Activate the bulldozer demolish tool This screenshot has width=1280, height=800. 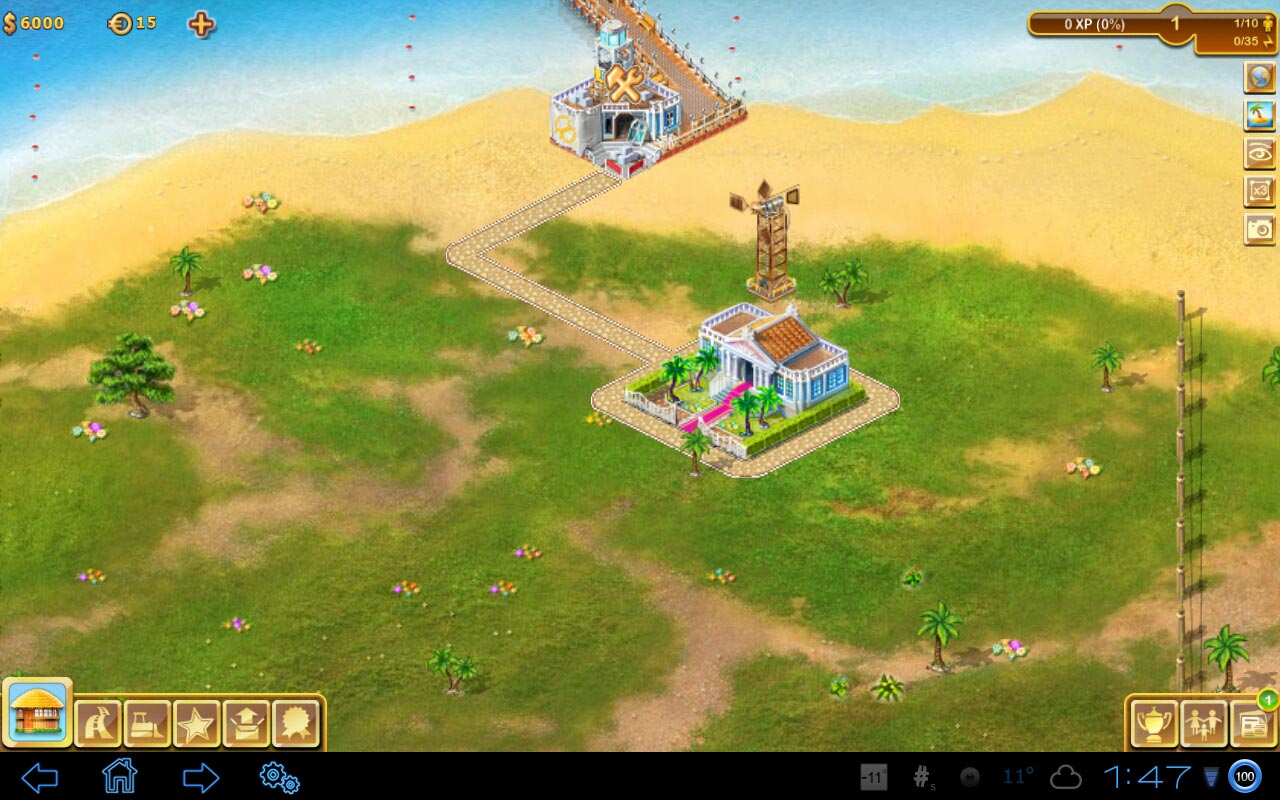pos(147,722)
